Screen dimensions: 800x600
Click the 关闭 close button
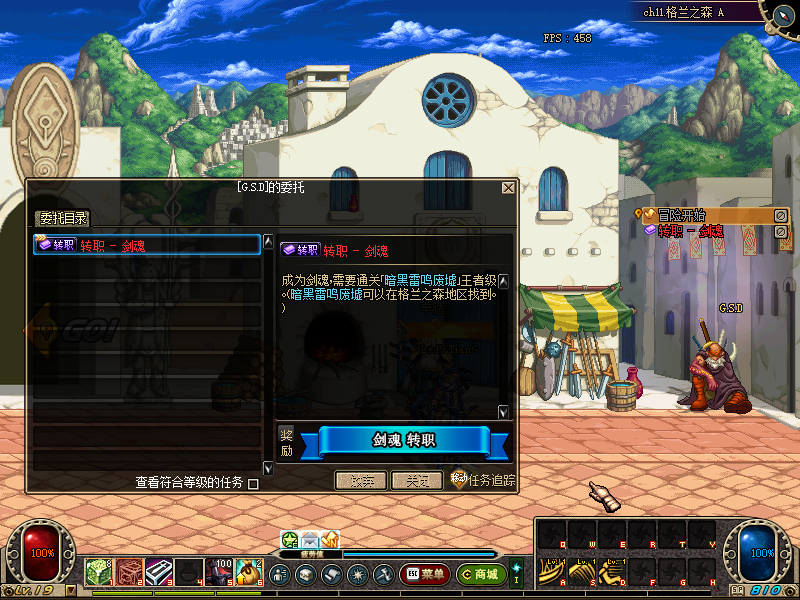point(416,481)
